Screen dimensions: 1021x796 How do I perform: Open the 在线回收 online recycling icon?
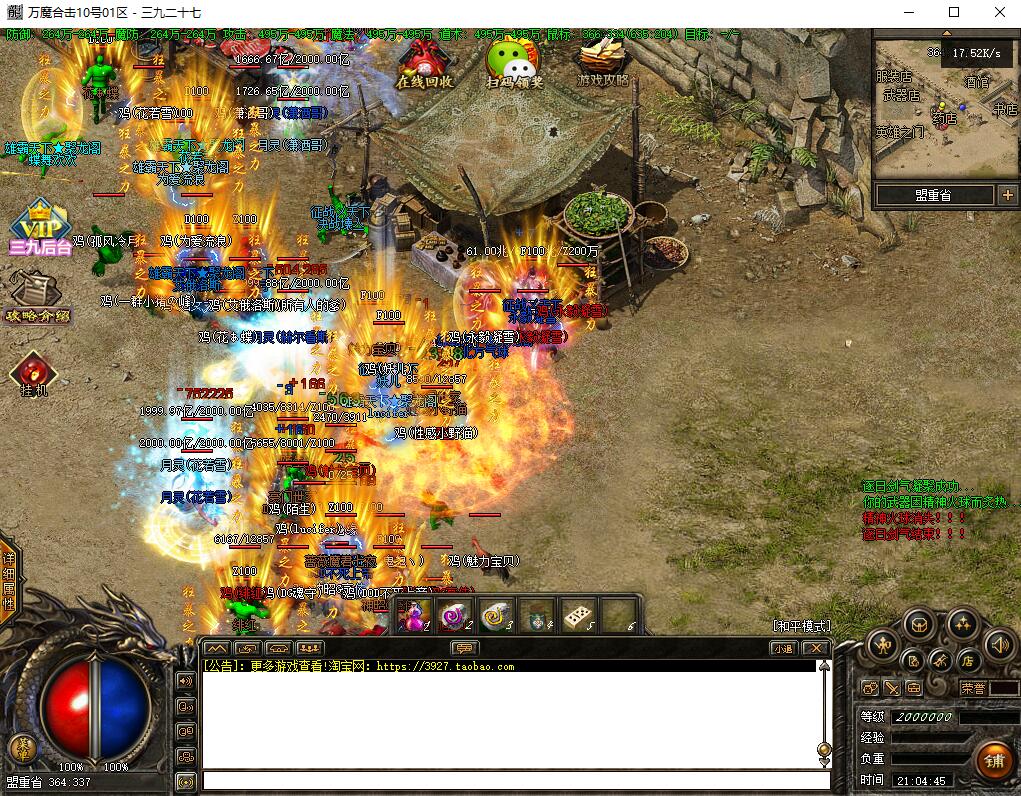(x=425, y=63)
